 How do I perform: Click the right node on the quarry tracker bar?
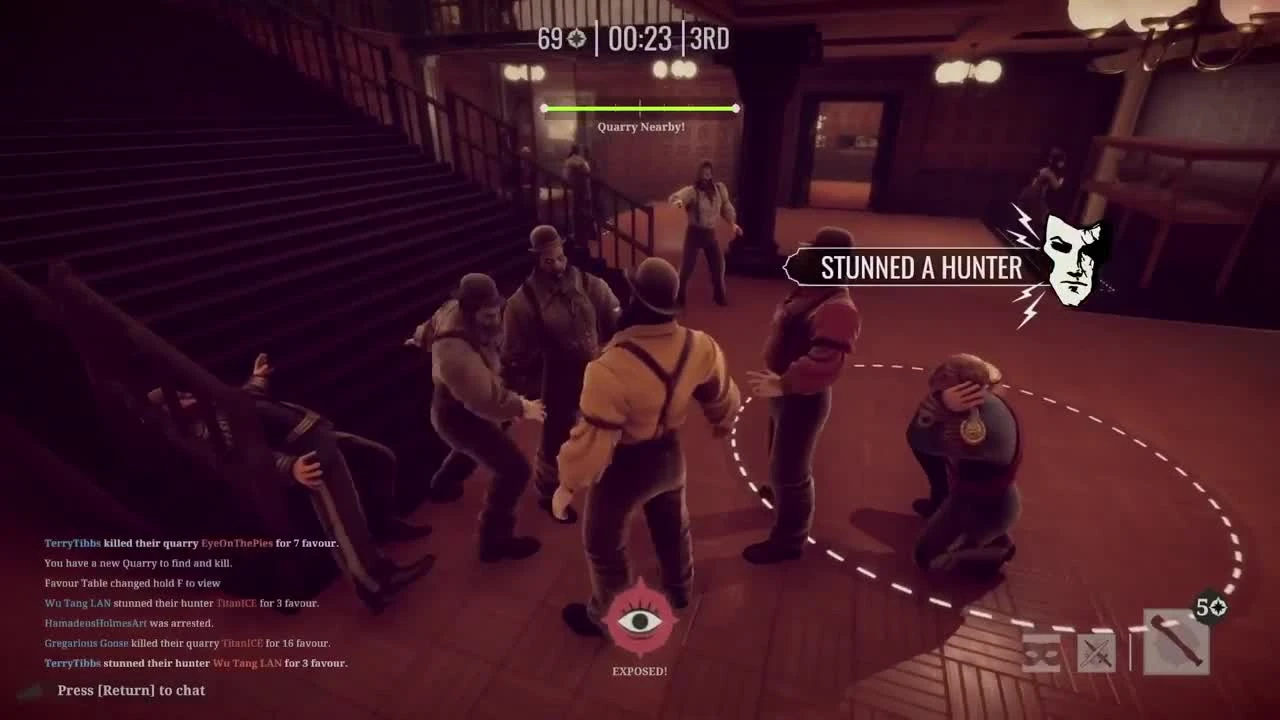click(736, 108)
